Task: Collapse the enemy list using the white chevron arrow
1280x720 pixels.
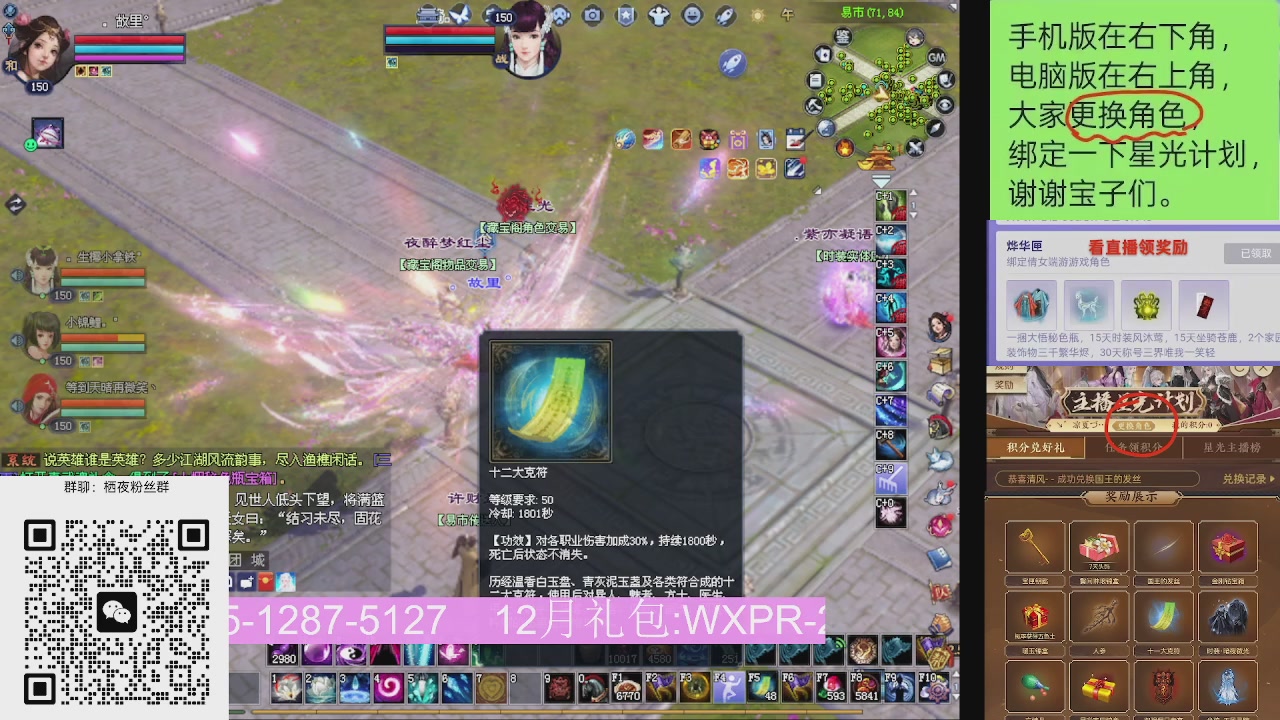Action: click(x=879, y=179)
